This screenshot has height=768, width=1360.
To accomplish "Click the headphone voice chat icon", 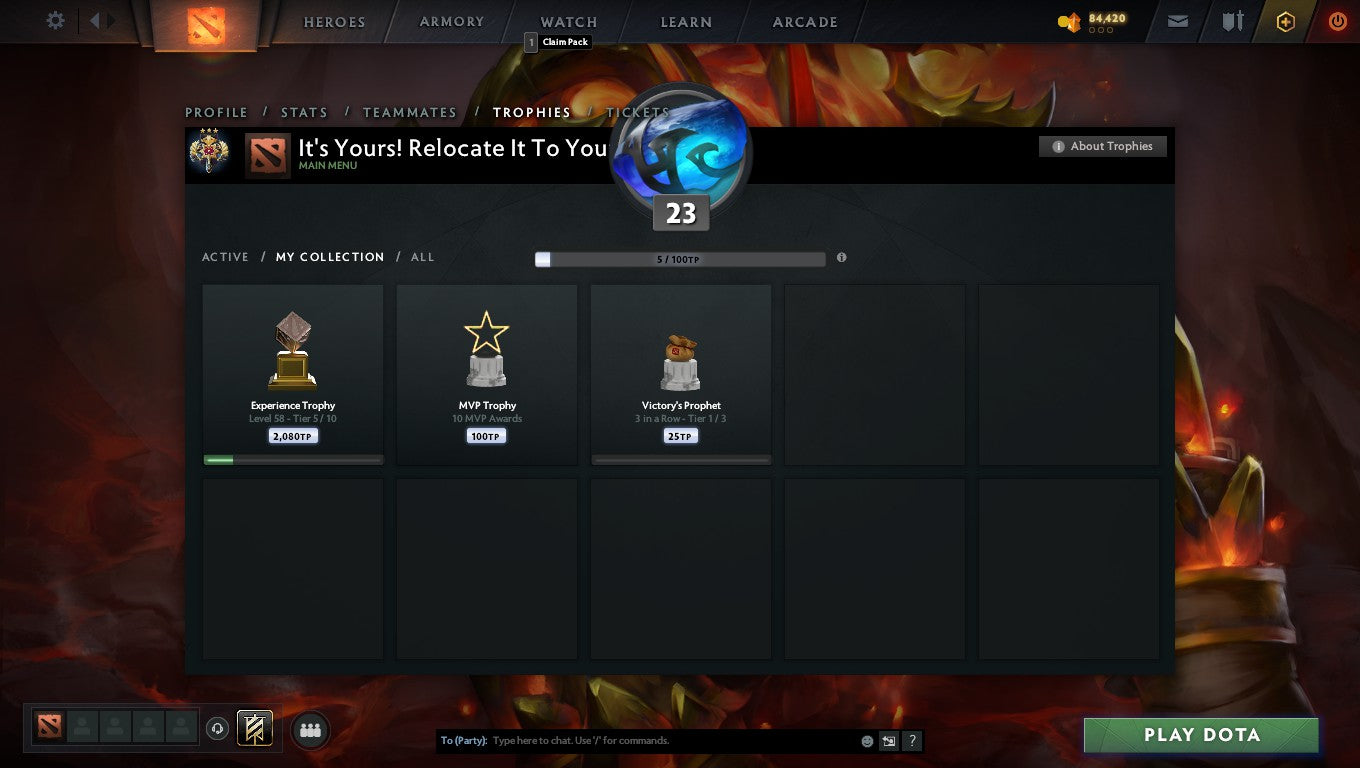I will click(218, 729).
